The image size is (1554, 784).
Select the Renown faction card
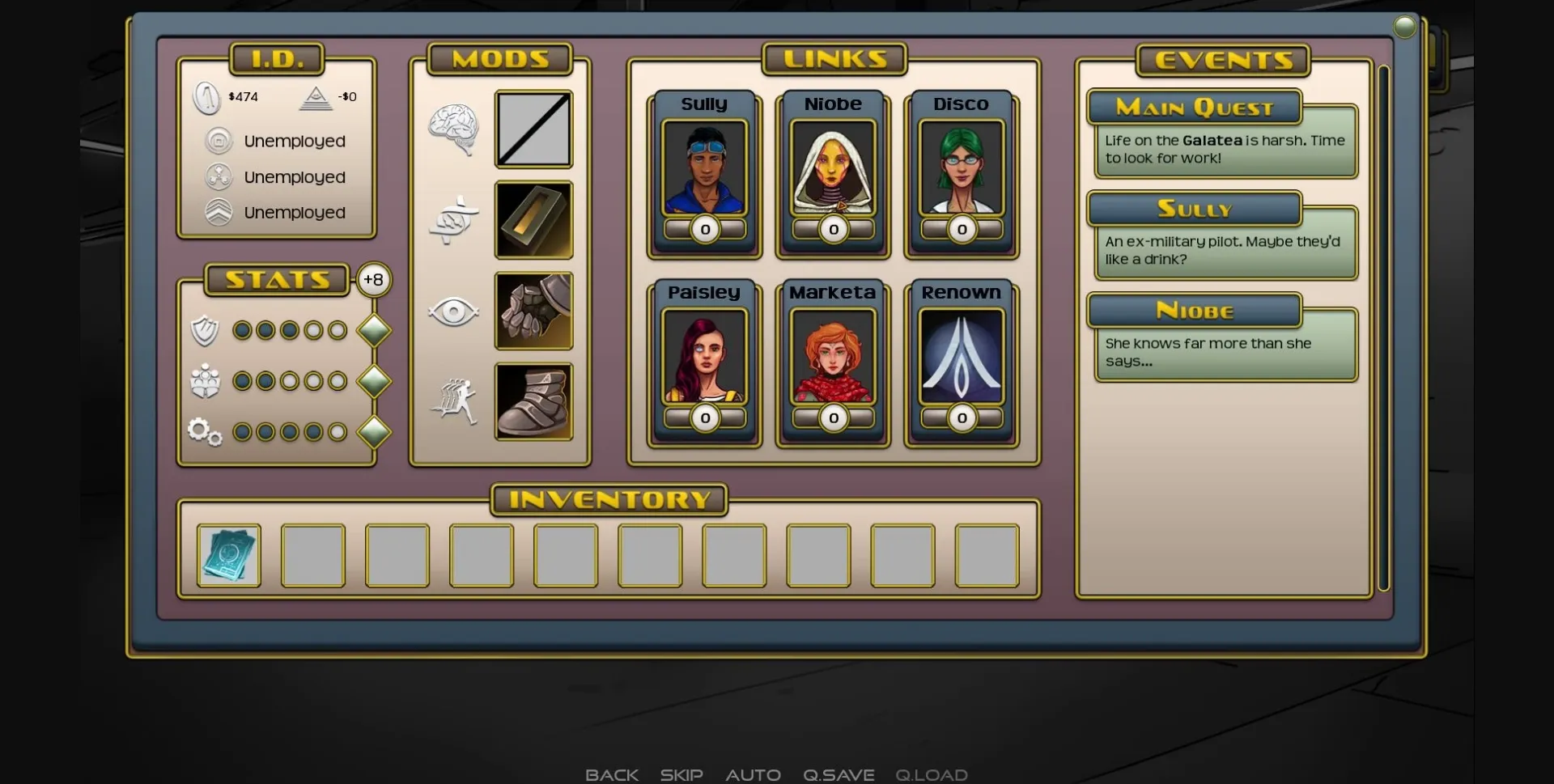[961, 357]
